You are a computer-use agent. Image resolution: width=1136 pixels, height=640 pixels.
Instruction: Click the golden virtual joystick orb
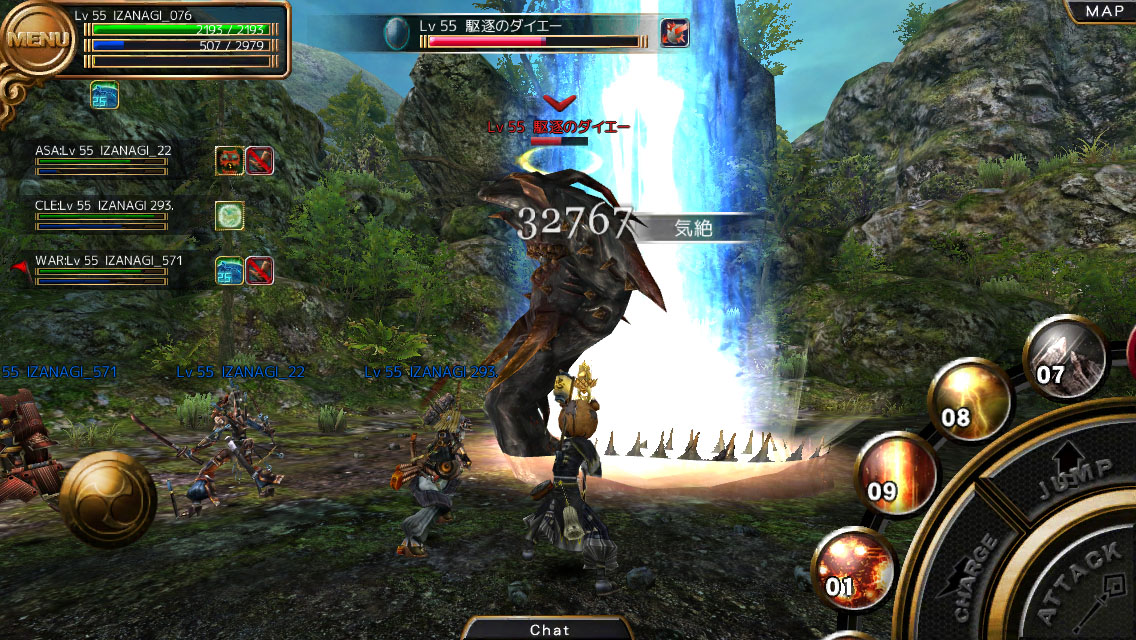[x=107, y=497]
